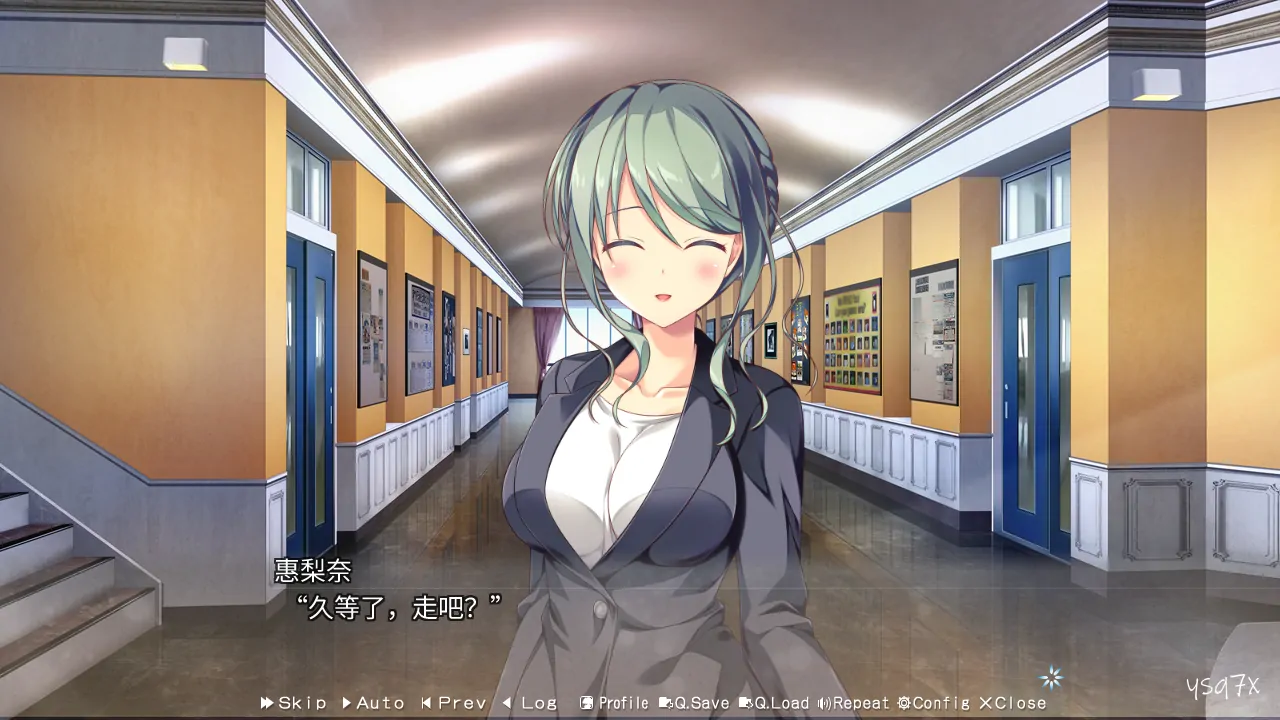This screenshot has height=720, width=1280.
Task: Open the Config settings
Action: (x=933, y=703)
